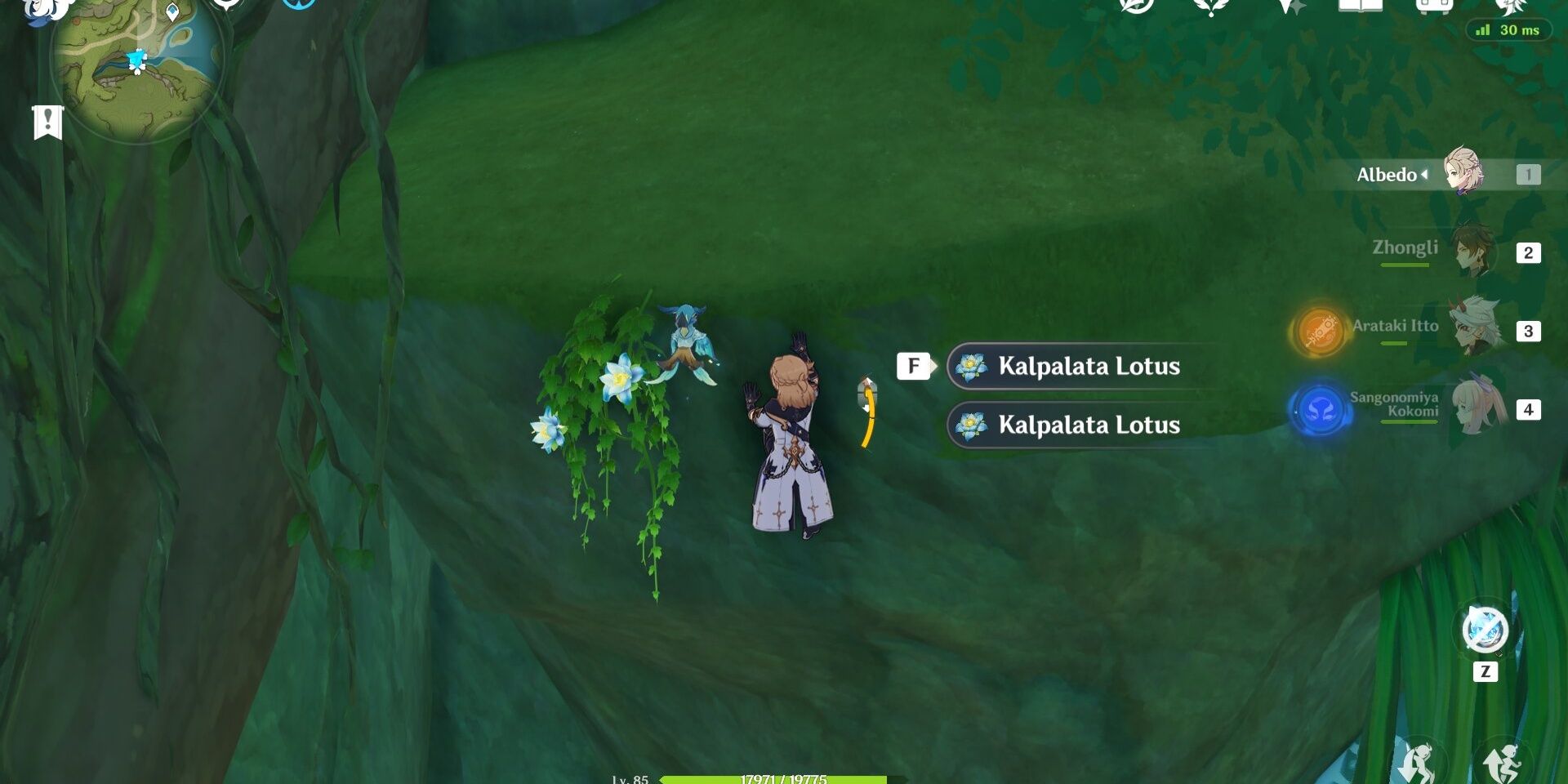Click the teleport waypoint marker on the minimap
Image resolution: width=1568 pixels, height=784 pixels.
(172, 12)
